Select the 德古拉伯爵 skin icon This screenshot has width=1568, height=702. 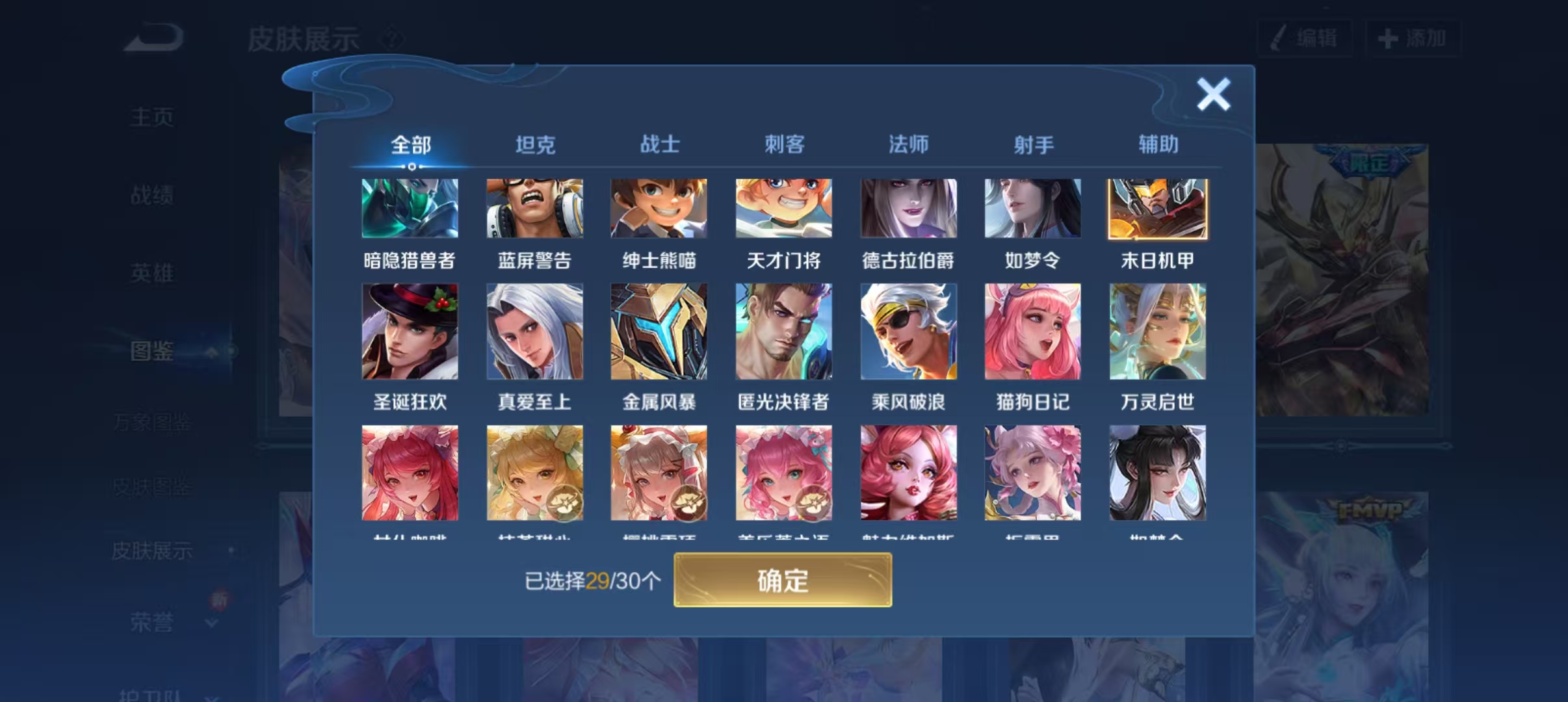pyautogui.click(x=908, y=208)
